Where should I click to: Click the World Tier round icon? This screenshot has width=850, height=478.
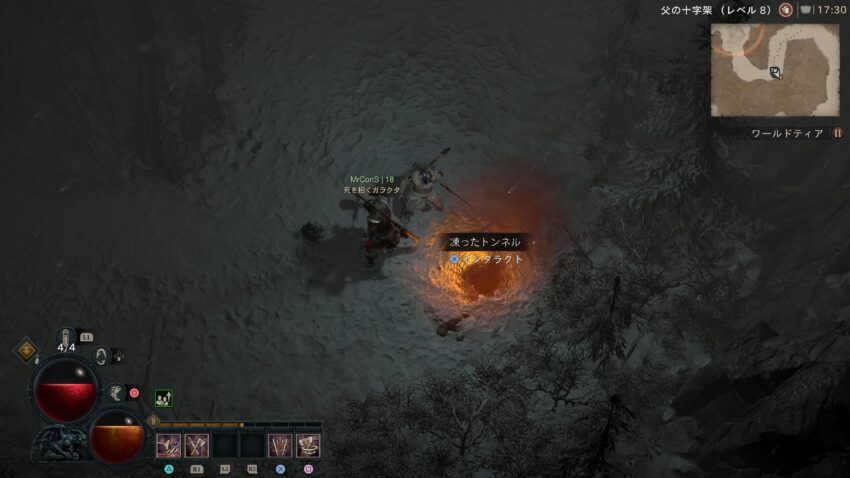[838, 133]
